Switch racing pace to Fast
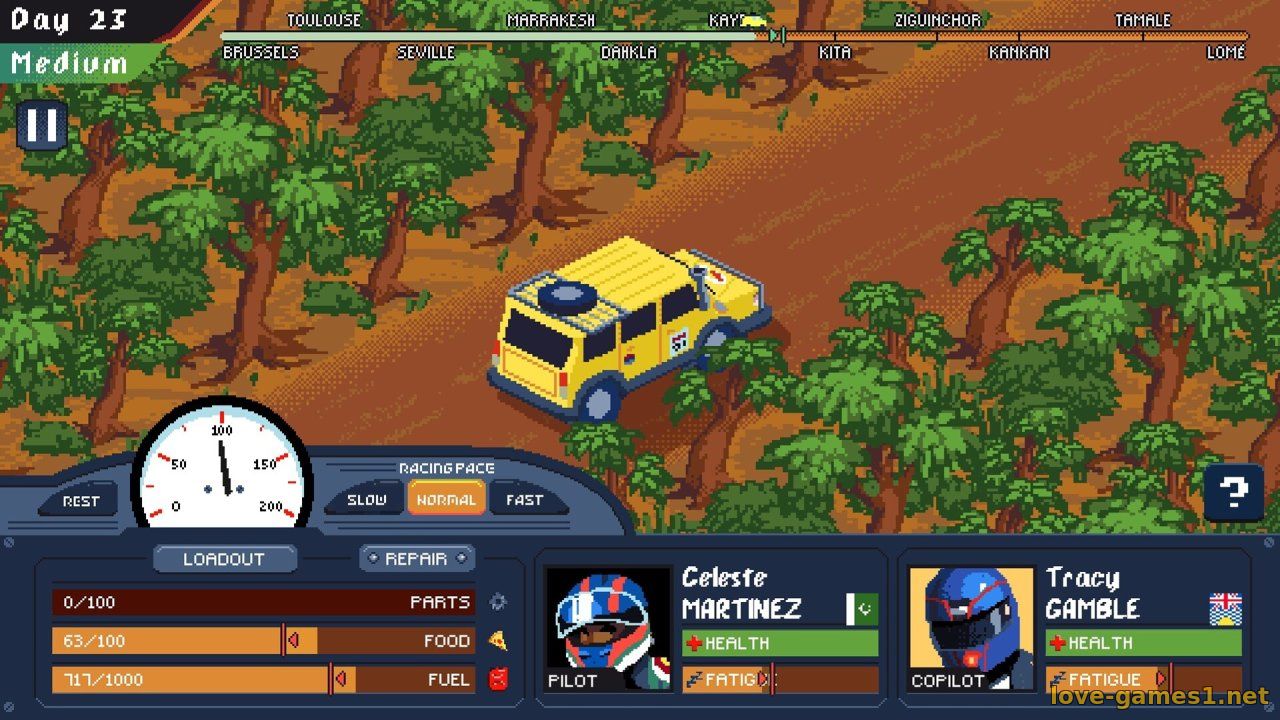The image size is (1280, 720). point(524,499)
